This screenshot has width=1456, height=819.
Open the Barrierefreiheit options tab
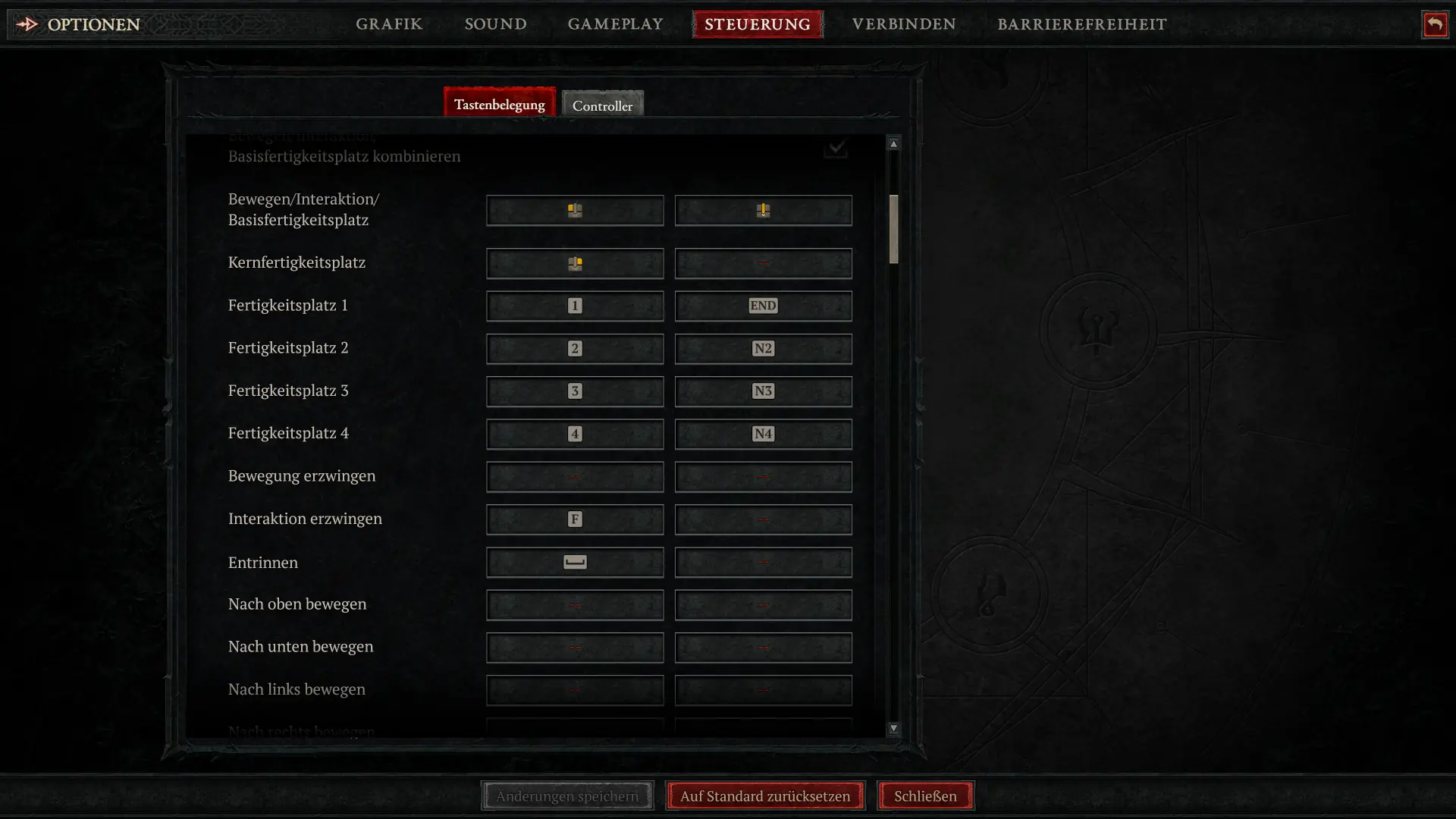[1082, 24]
